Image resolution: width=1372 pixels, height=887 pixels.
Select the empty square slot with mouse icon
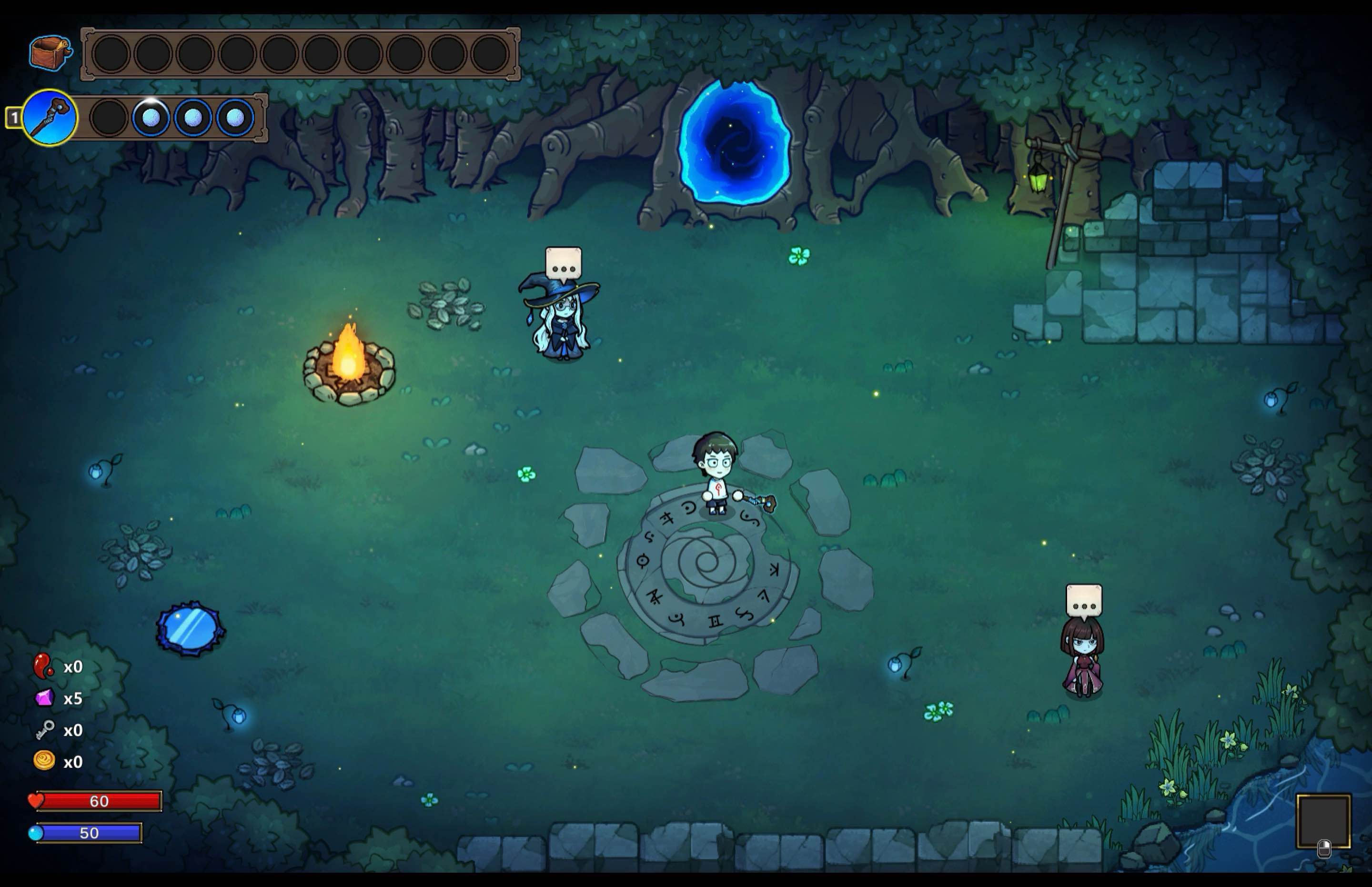[1323, 821]
